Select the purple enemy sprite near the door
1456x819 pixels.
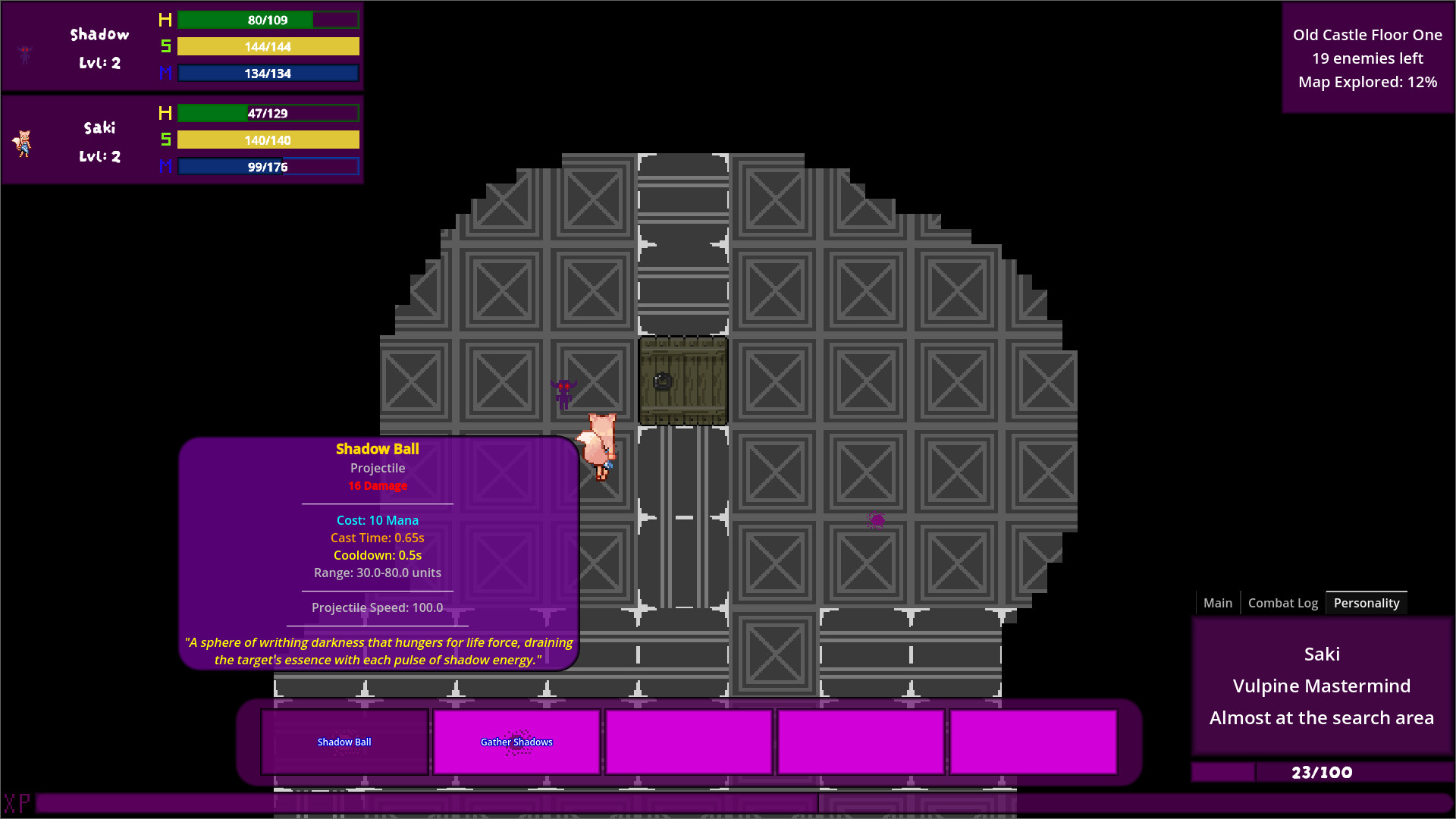pyautogui.click(x=566, y=393)
